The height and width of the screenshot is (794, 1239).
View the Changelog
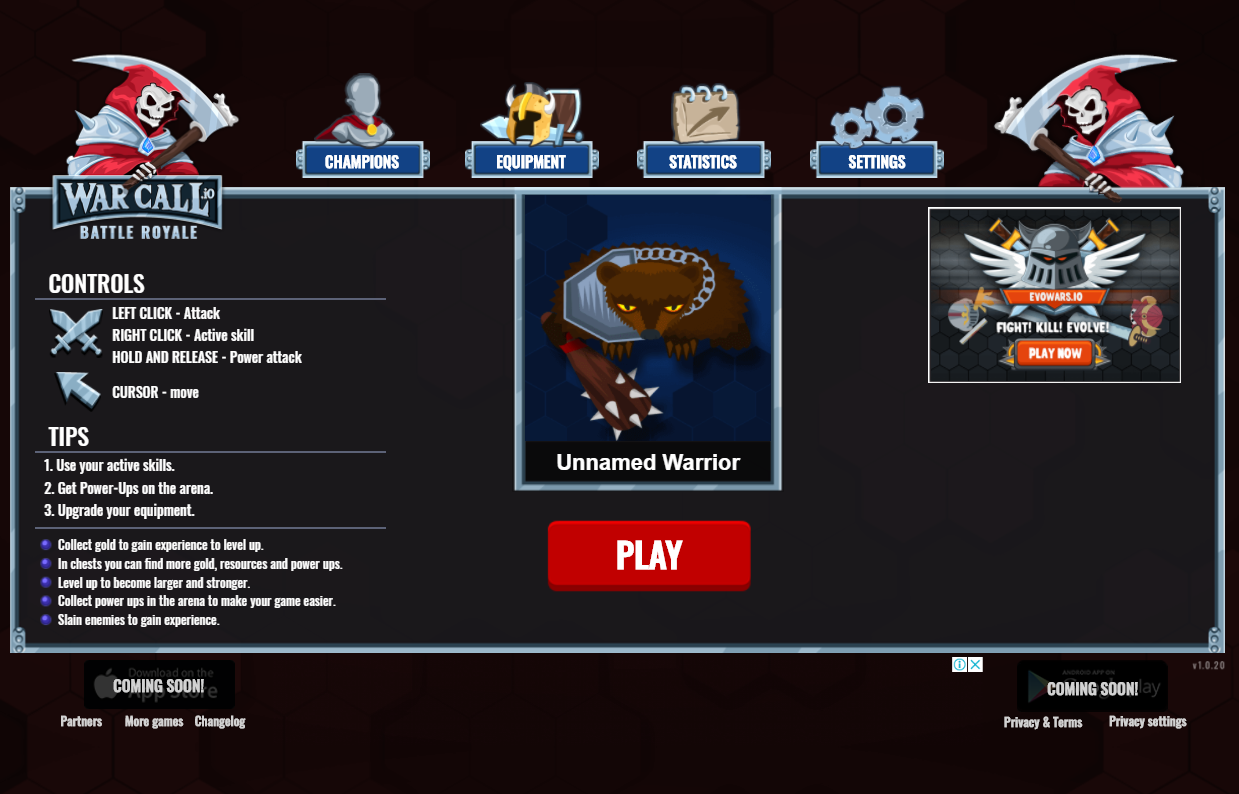point(220,721)
